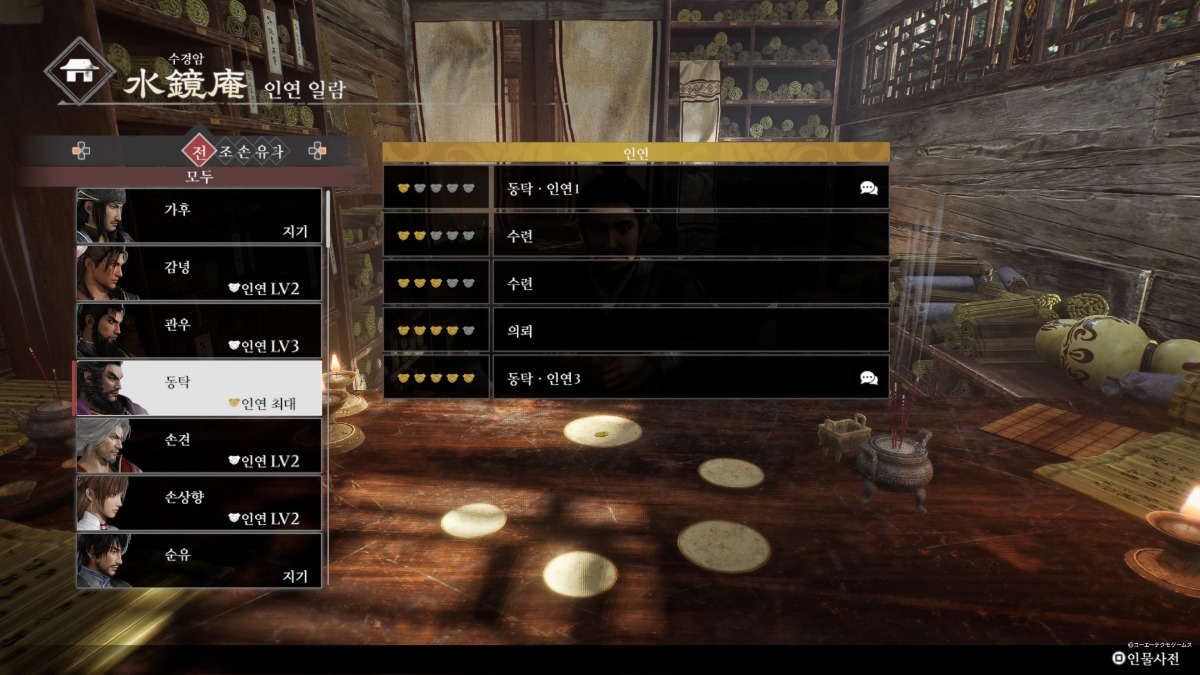1200x675 pixels.
Task: Pick the highlighted 동탁 entry
Action: 199,388
